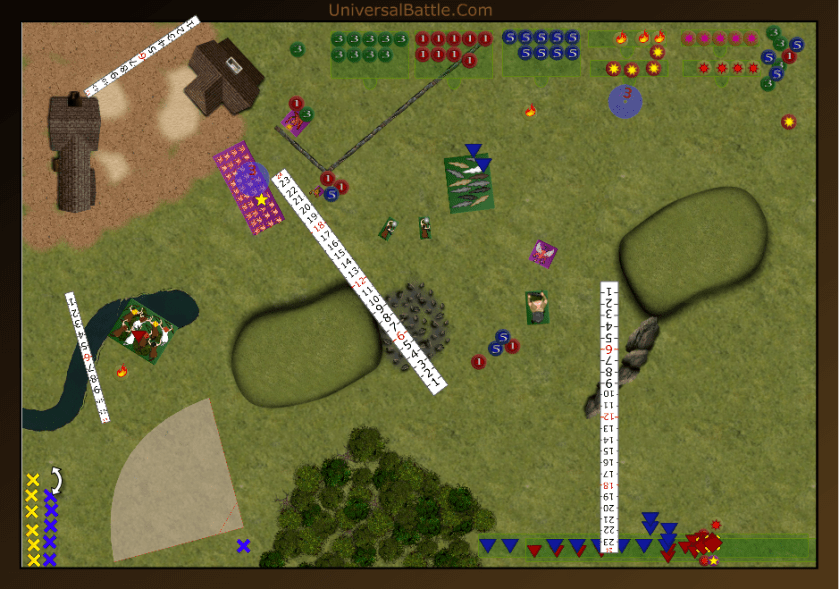Select the green cavalry unit by the river
Screen dimensions: 839x589
click(142, 330)
